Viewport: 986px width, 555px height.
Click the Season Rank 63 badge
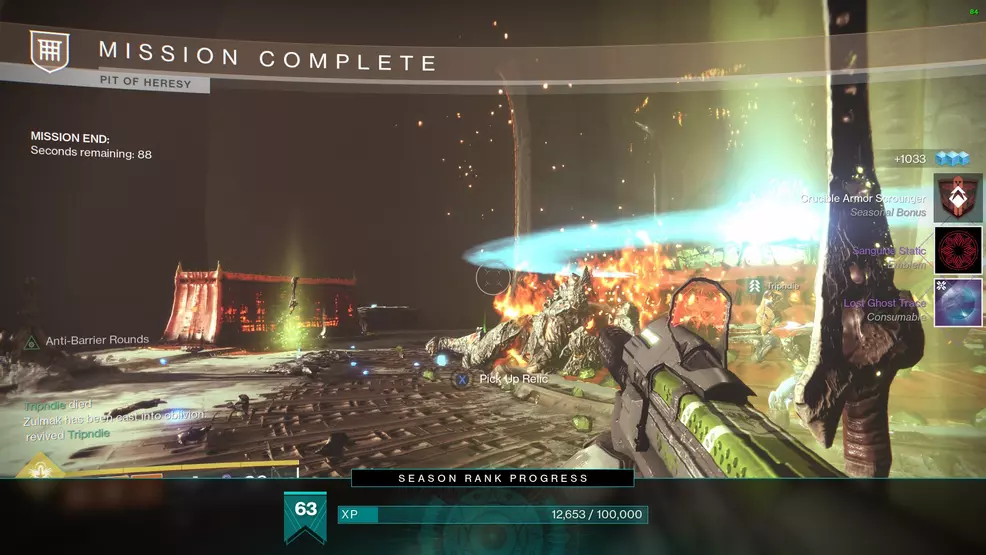coord(305,514)
